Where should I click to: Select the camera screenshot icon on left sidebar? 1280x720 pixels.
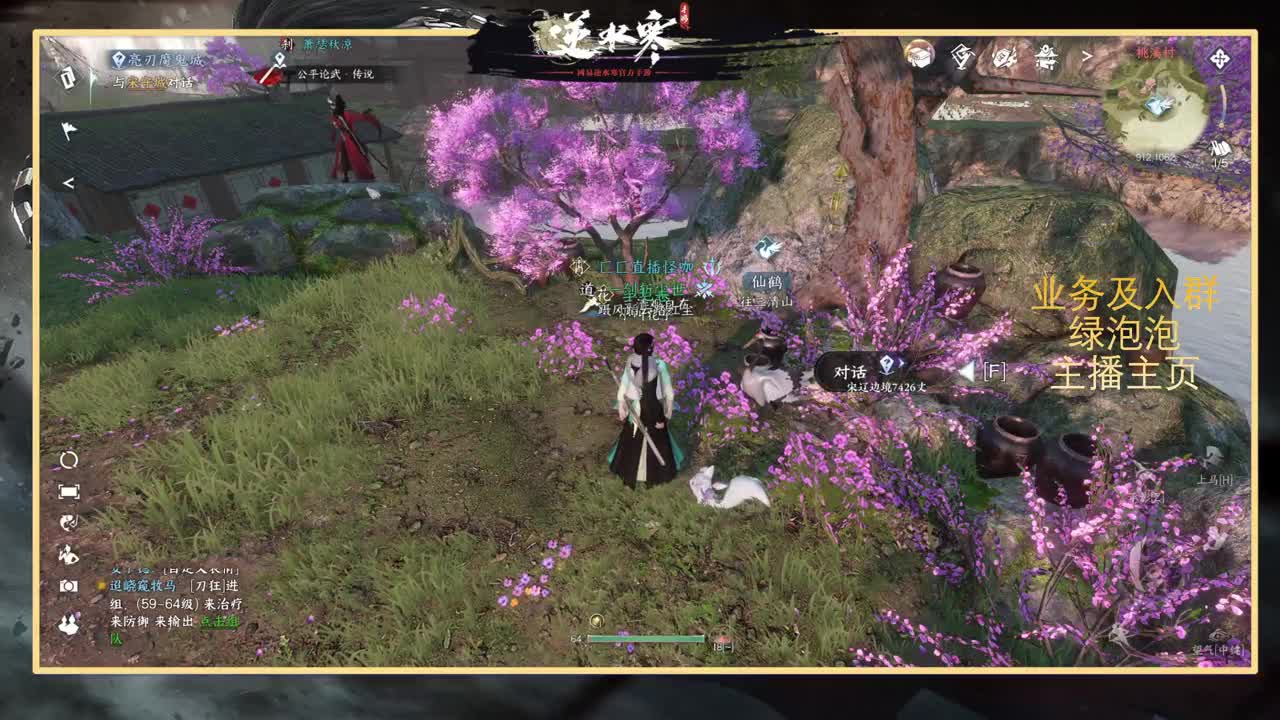[x=68, y=585]
